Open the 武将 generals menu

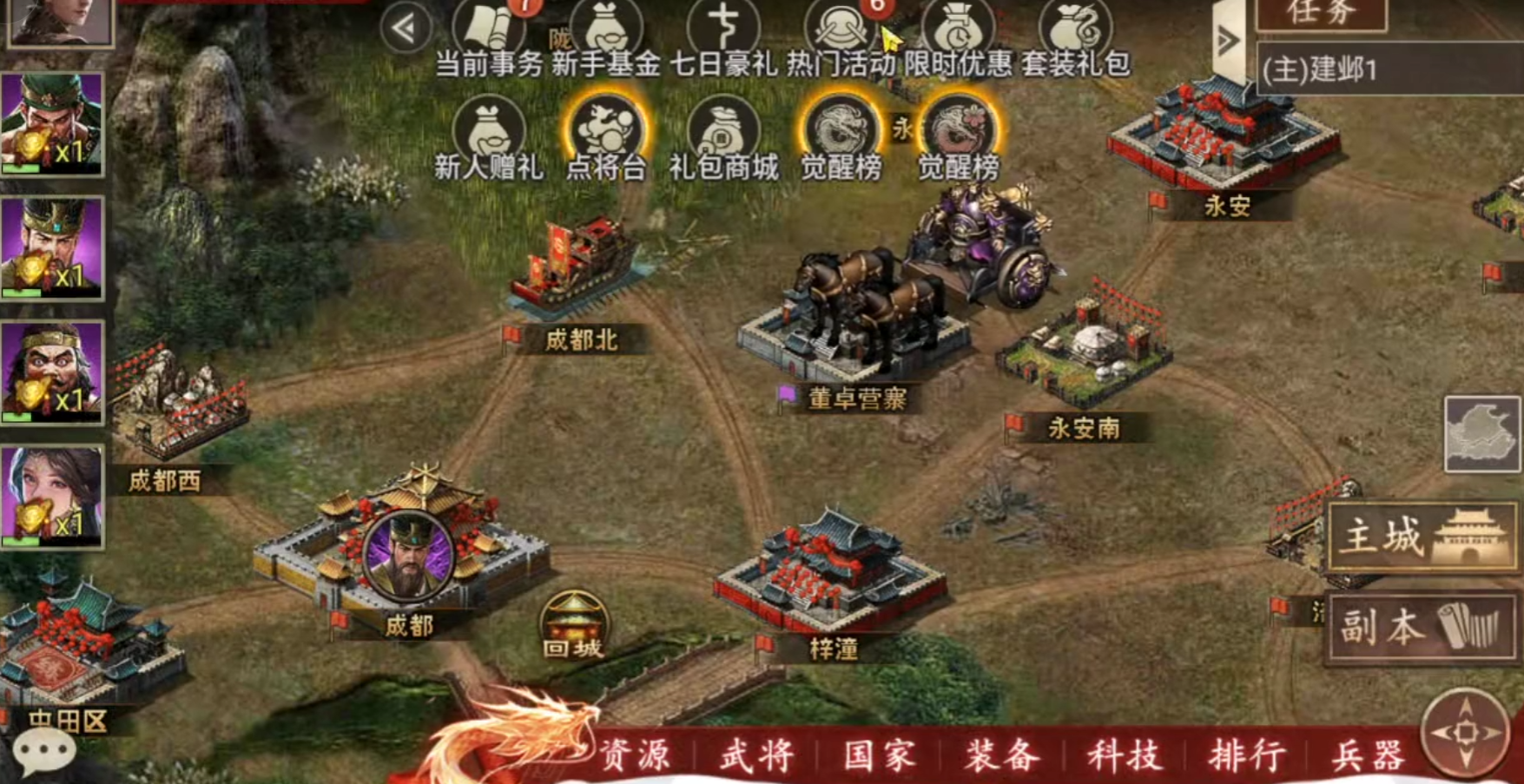coord(756,756)
